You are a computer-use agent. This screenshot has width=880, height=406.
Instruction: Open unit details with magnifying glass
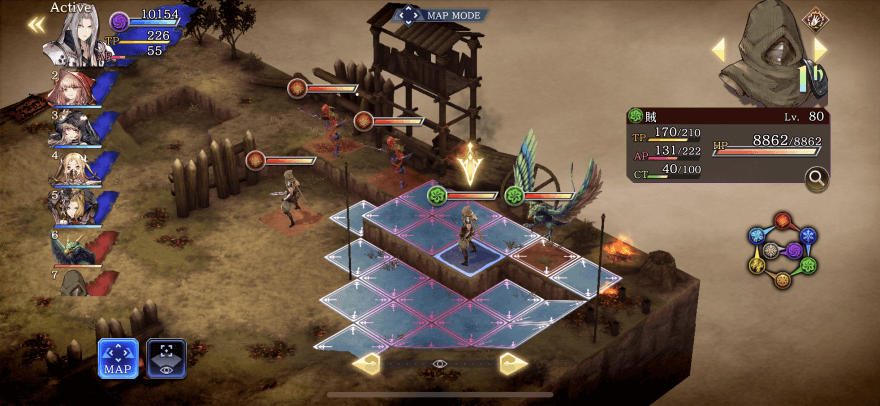[816, 179]
